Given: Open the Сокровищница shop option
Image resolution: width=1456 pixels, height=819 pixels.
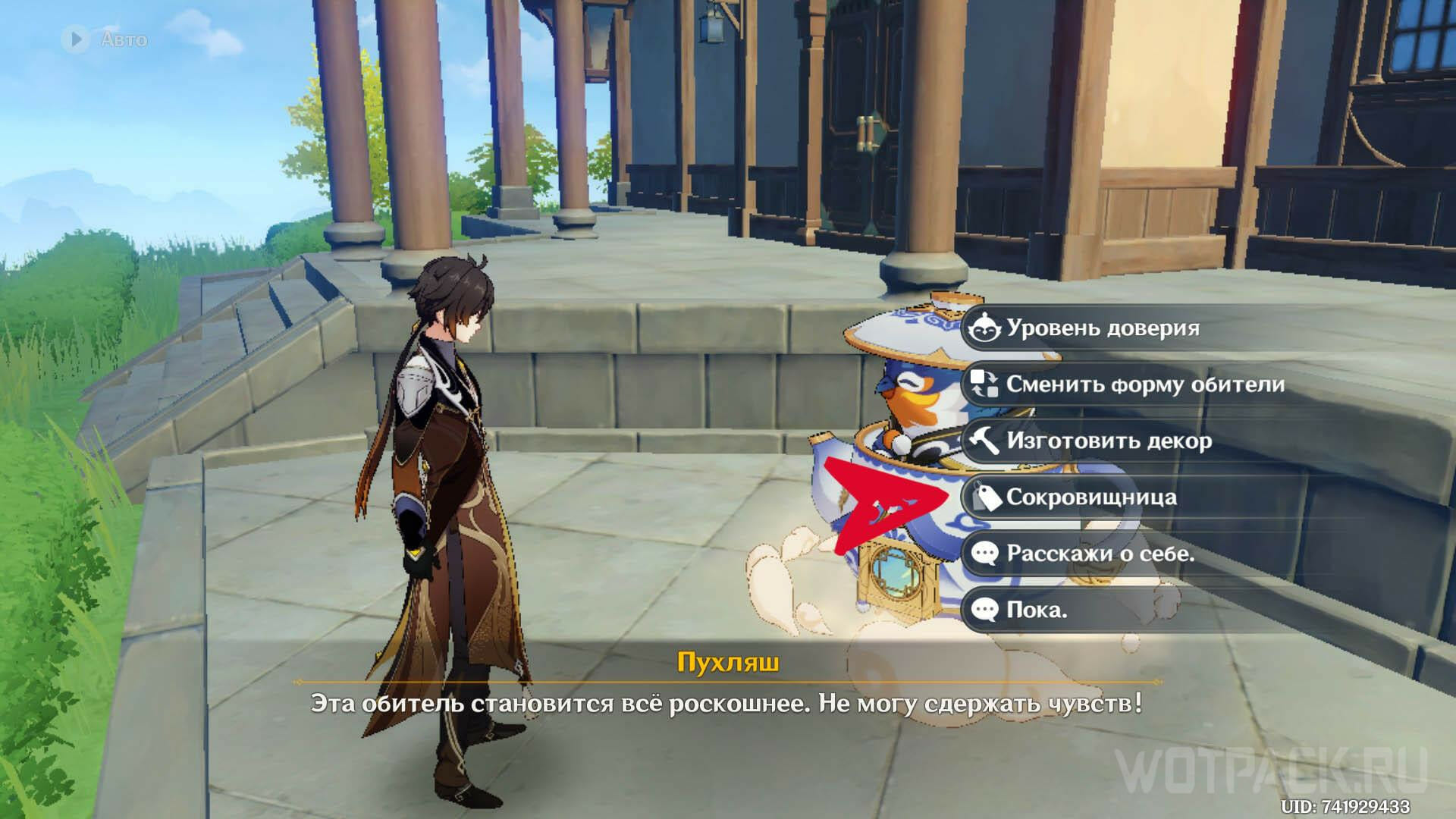Looking at the screenshot, I should 1081,497.
